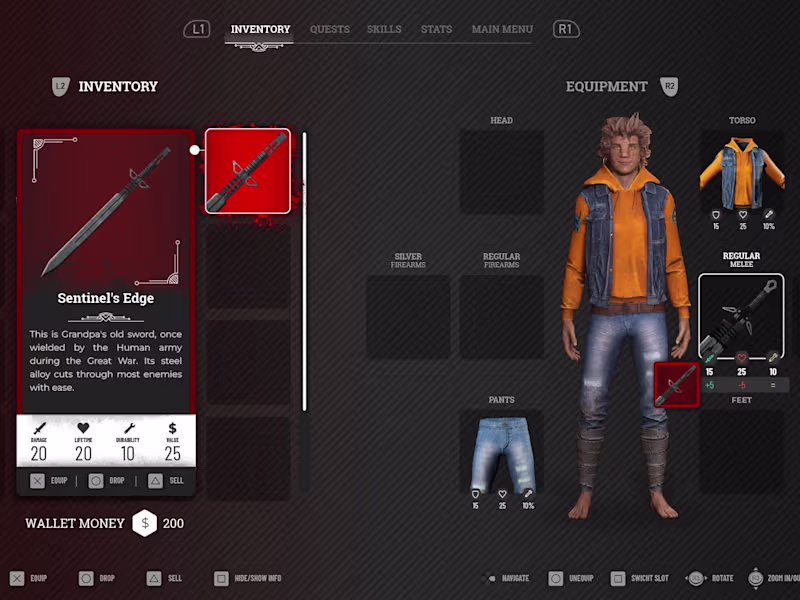800x600 pixels.
Task: Choose the Silver Firearms slot
Action: click(408, 317)
